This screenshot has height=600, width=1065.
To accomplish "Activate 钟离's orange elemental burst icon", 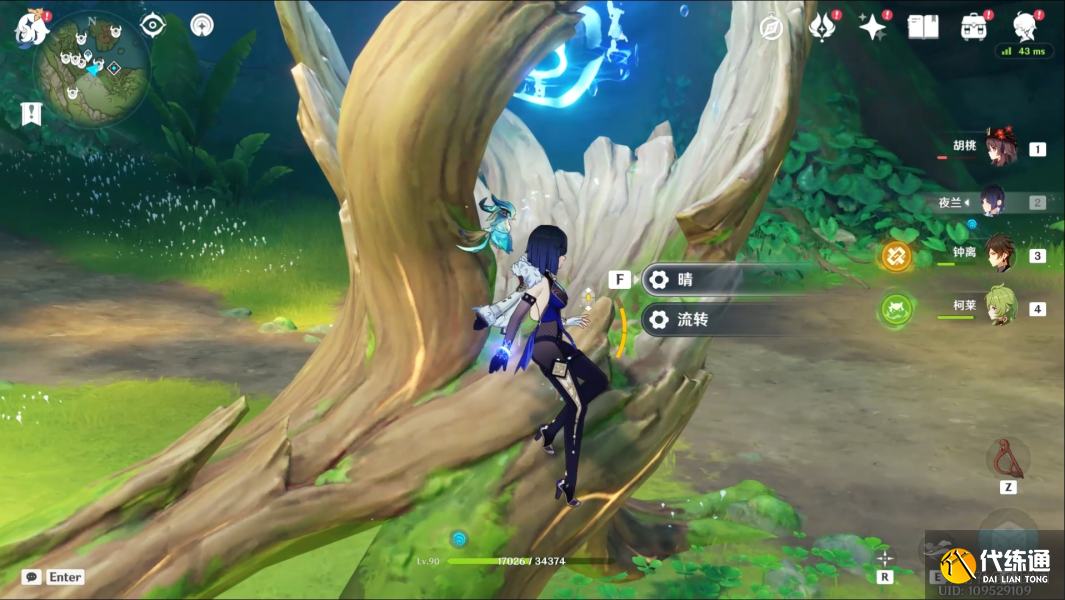I will (895, 256).
